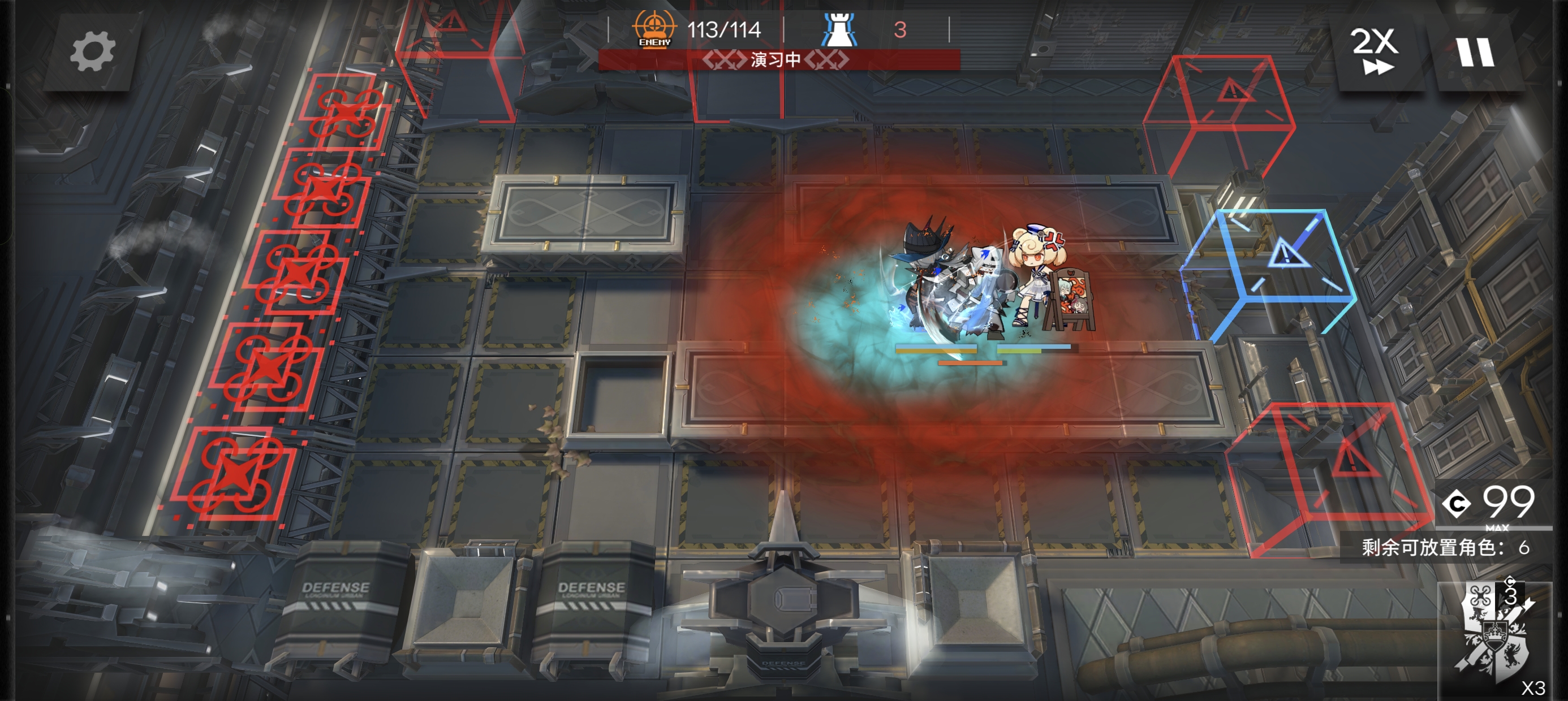1568x701 pixels.
Task: Pause the battle
Action: (x=1475, y=53)
